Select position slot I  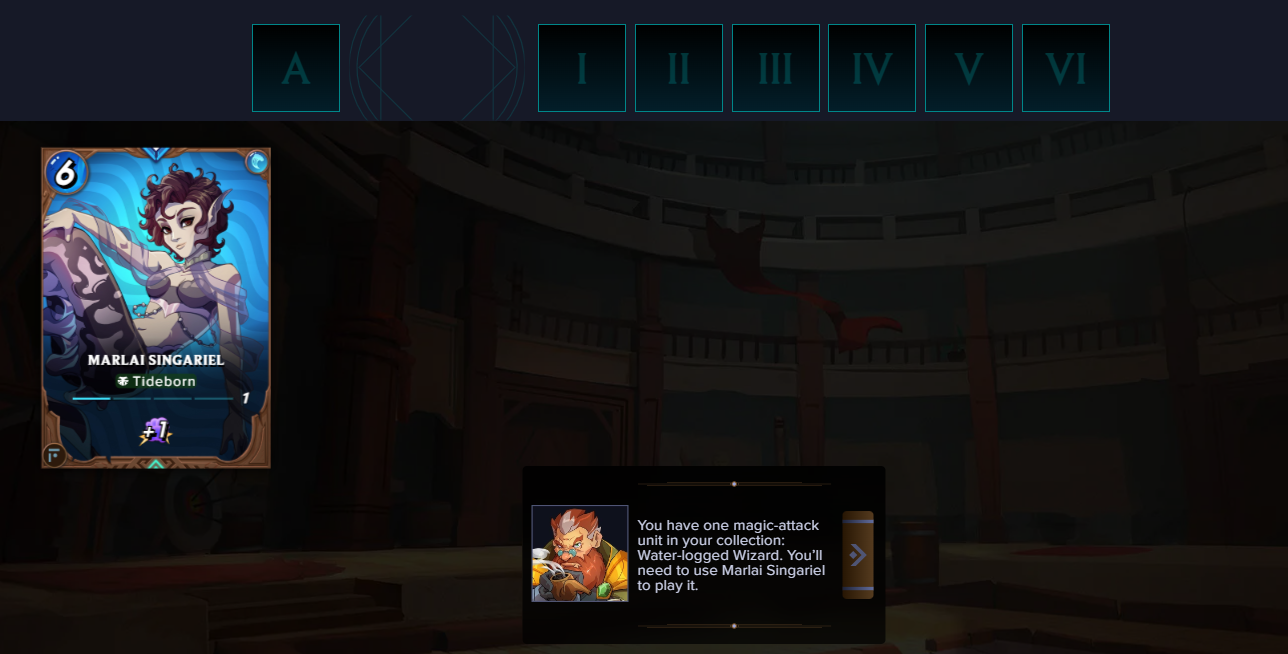[582, 68]
